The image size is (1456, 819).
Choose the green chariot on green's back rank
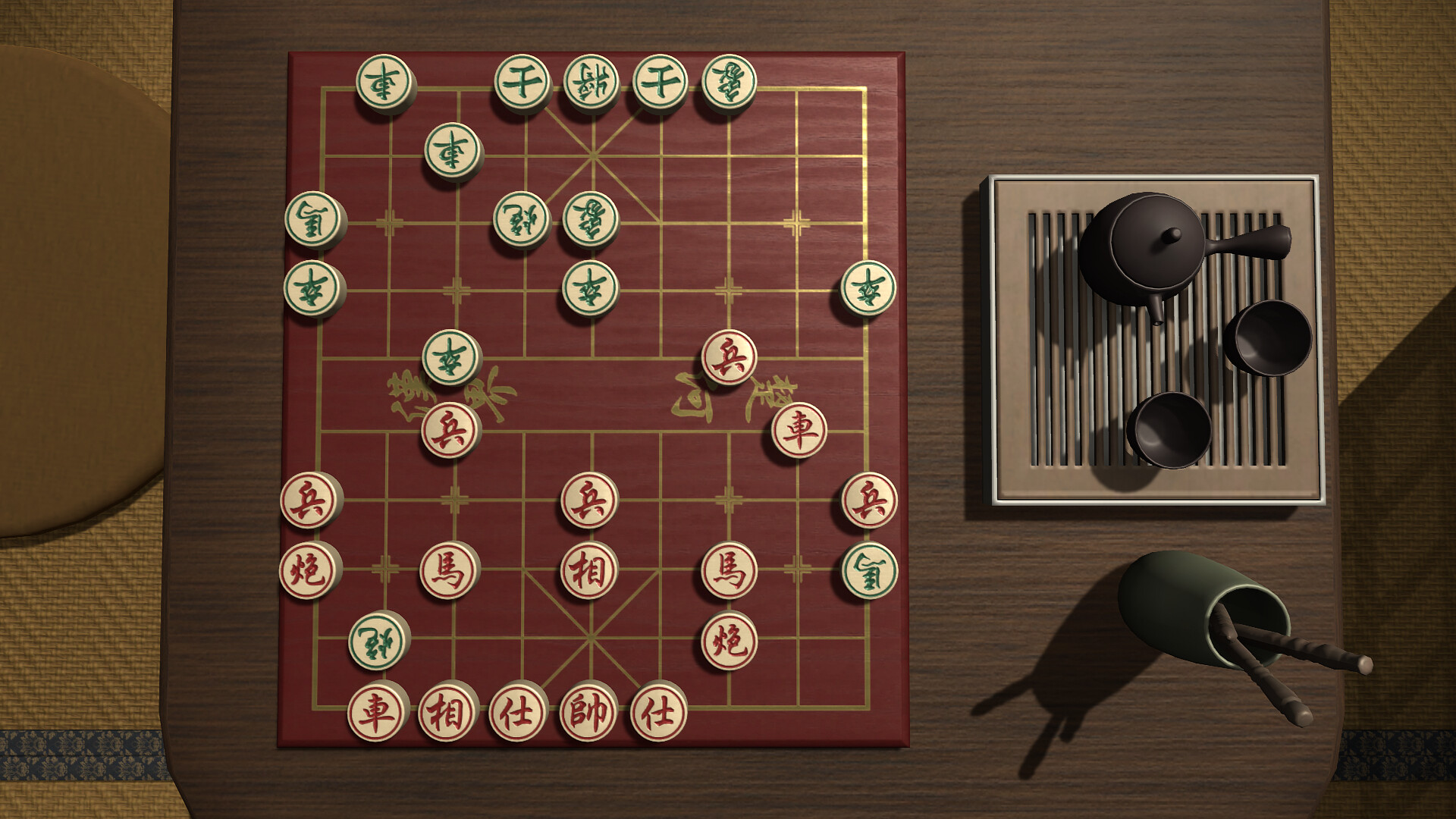(x=385, y=81)
